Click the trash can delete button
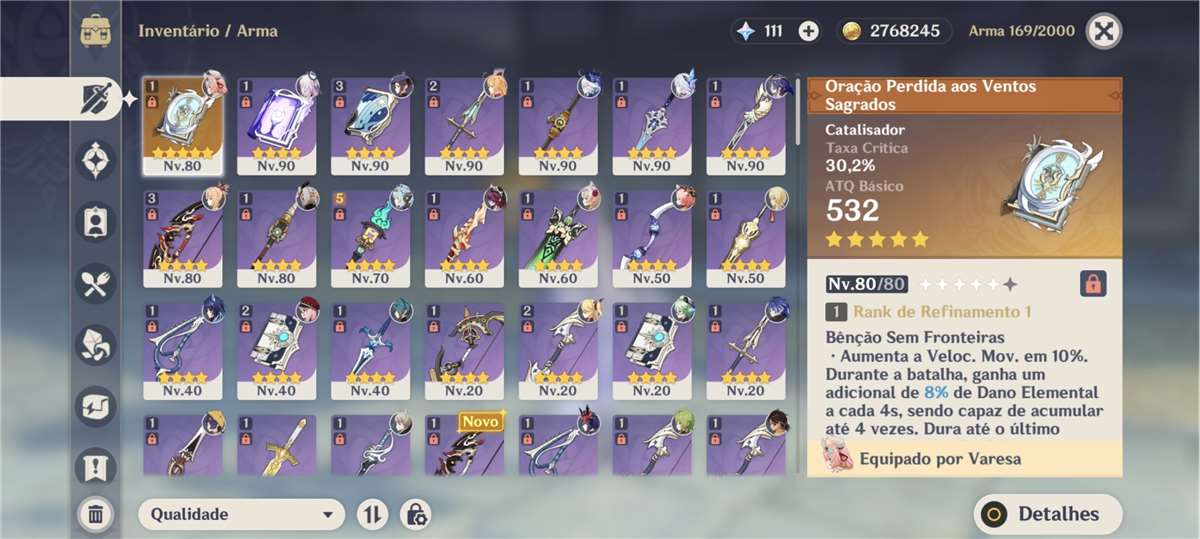Viewport: 1200px width, 539px height. pos(96,514)
